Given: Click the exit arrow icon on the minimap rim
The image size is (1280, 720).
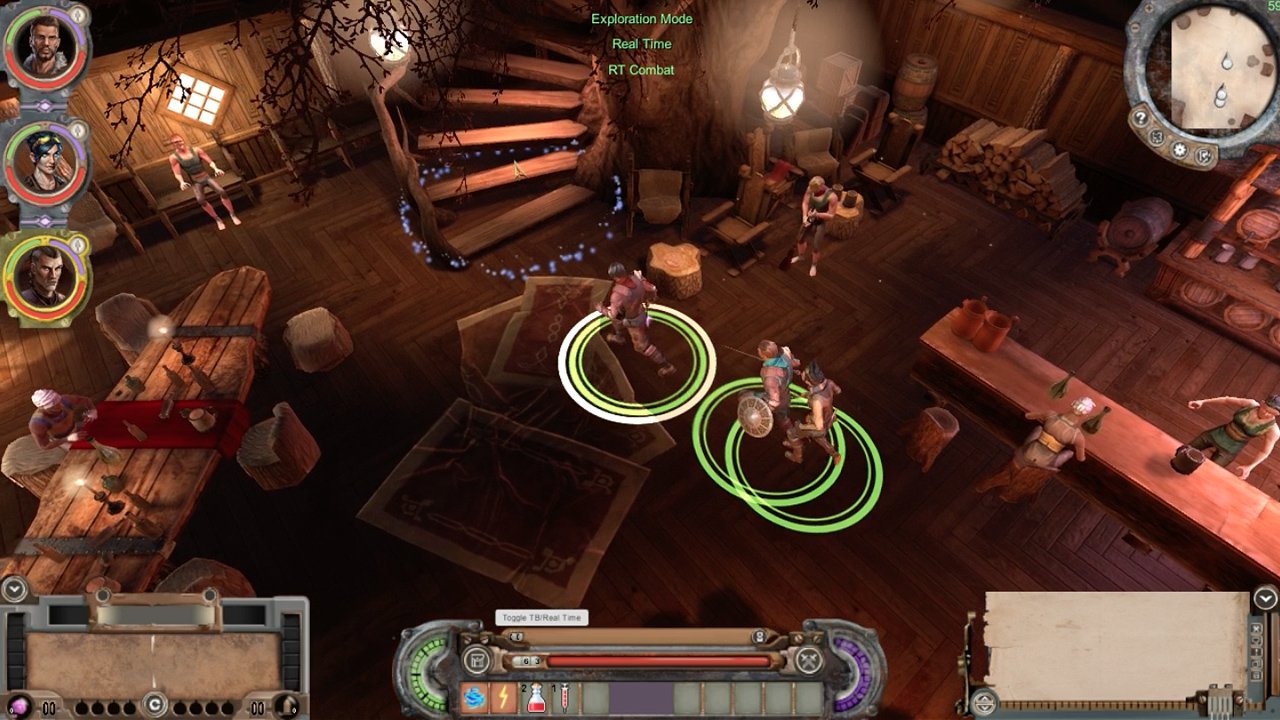Looking at the screenshot, I should (1204, 157).
